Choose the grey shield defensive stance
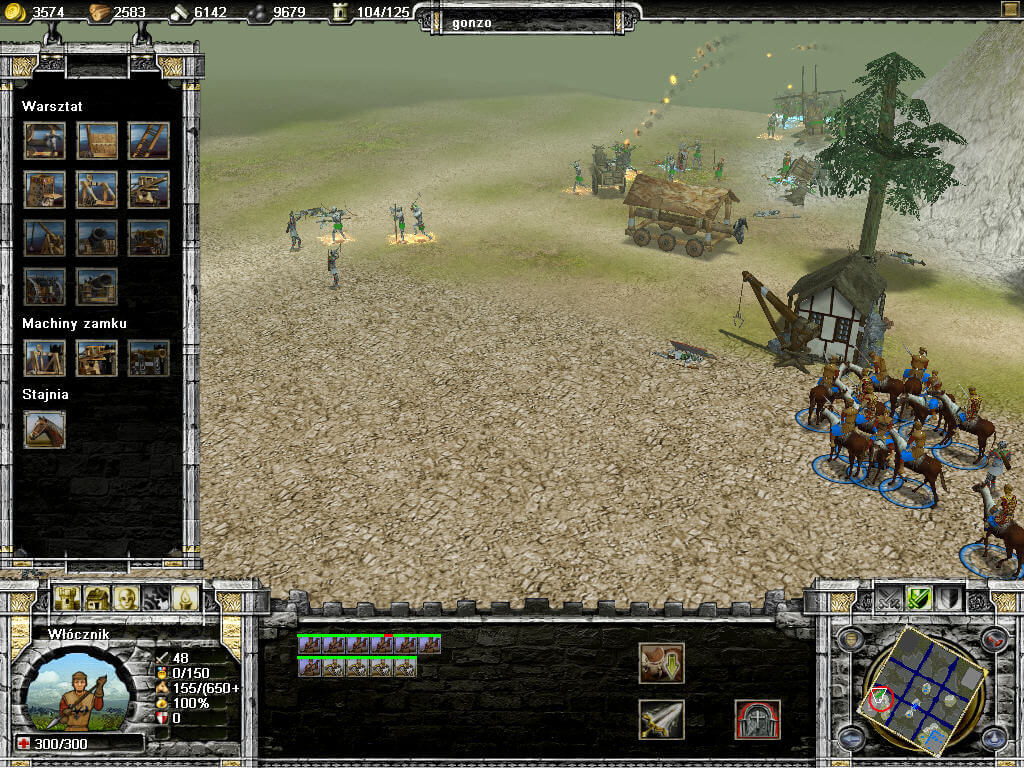 [x=949, y=598]
